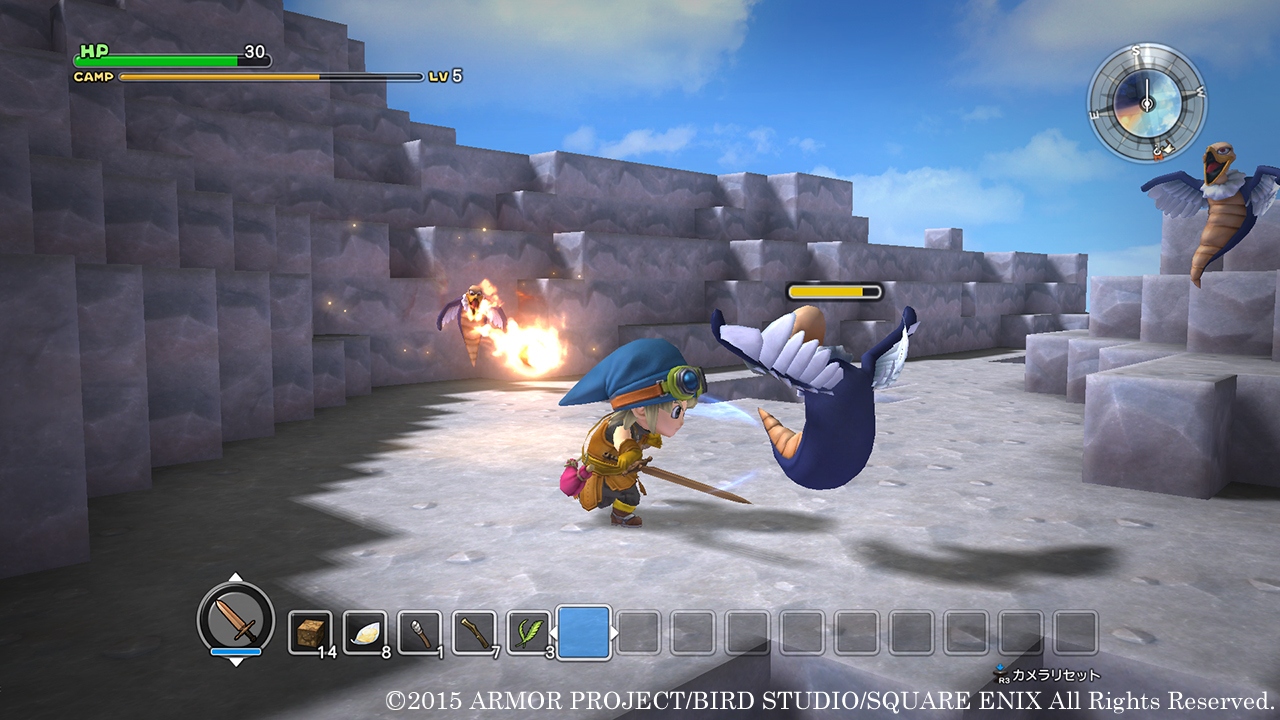Choose the wooden stick item slot
1280x720 pixels.
click(x=475, y=633)
